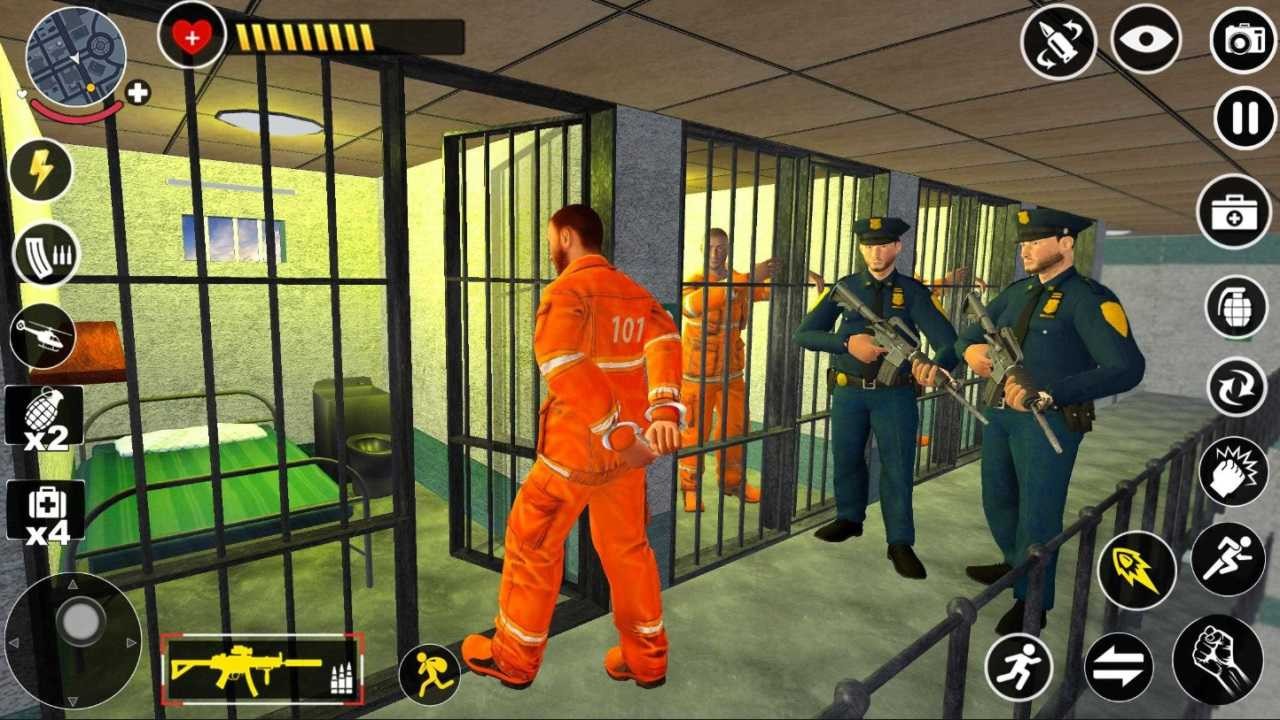Tap the yellow thief with sack icon
This screenshot has height=720, width=1280.
[430, 675]
